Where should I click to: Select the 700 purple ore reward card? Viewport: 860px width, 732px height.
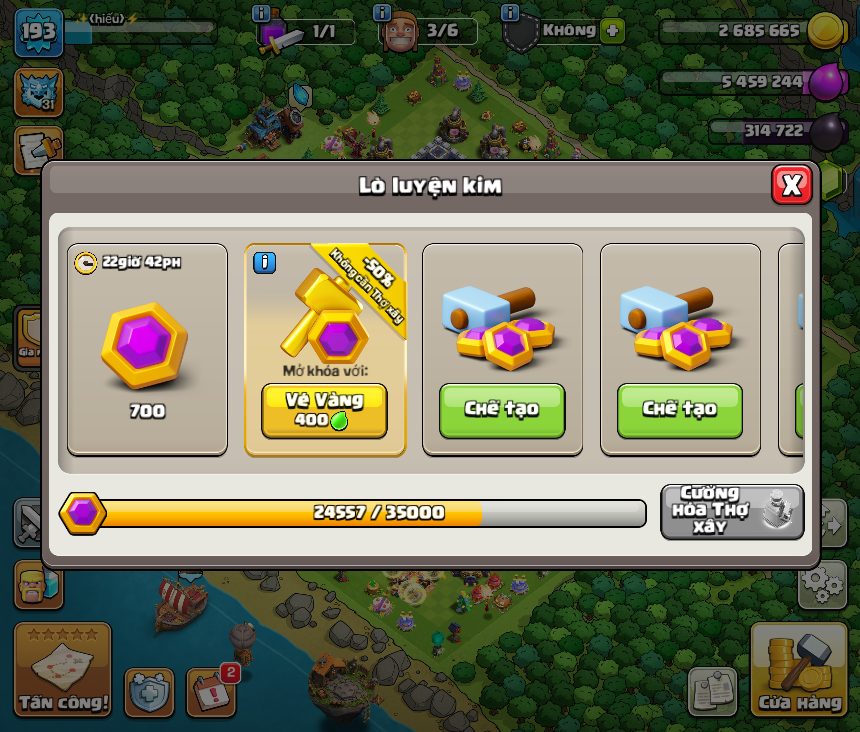point(147,349)
